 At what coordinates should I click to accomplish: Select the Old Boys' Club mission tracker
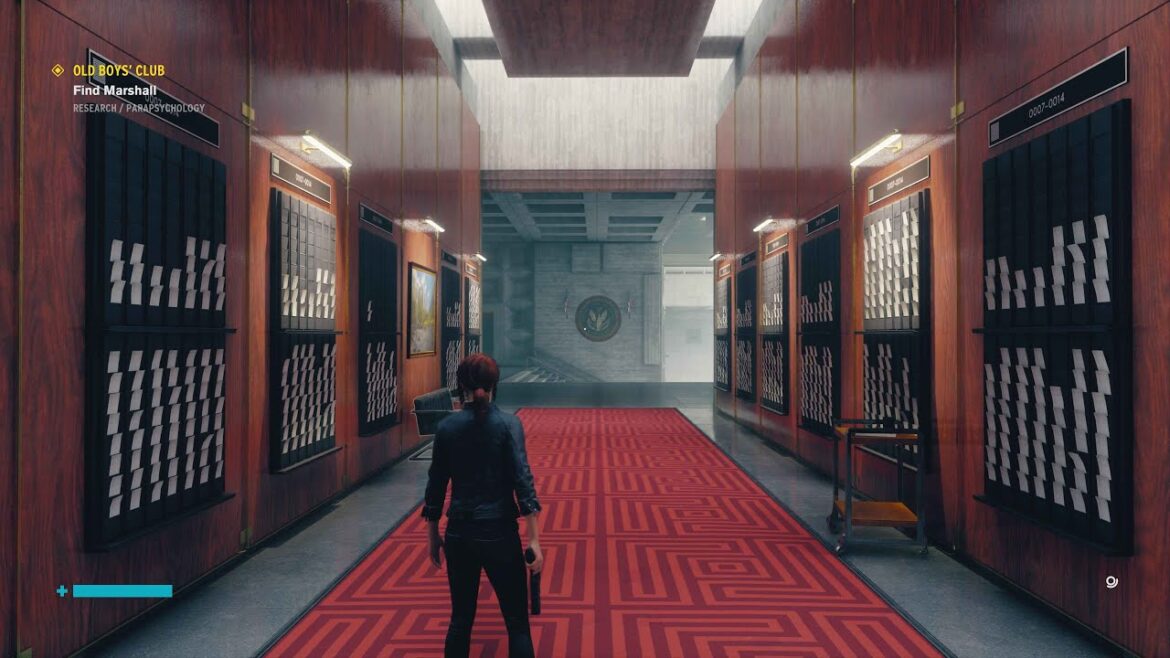[x=118, y=71]
